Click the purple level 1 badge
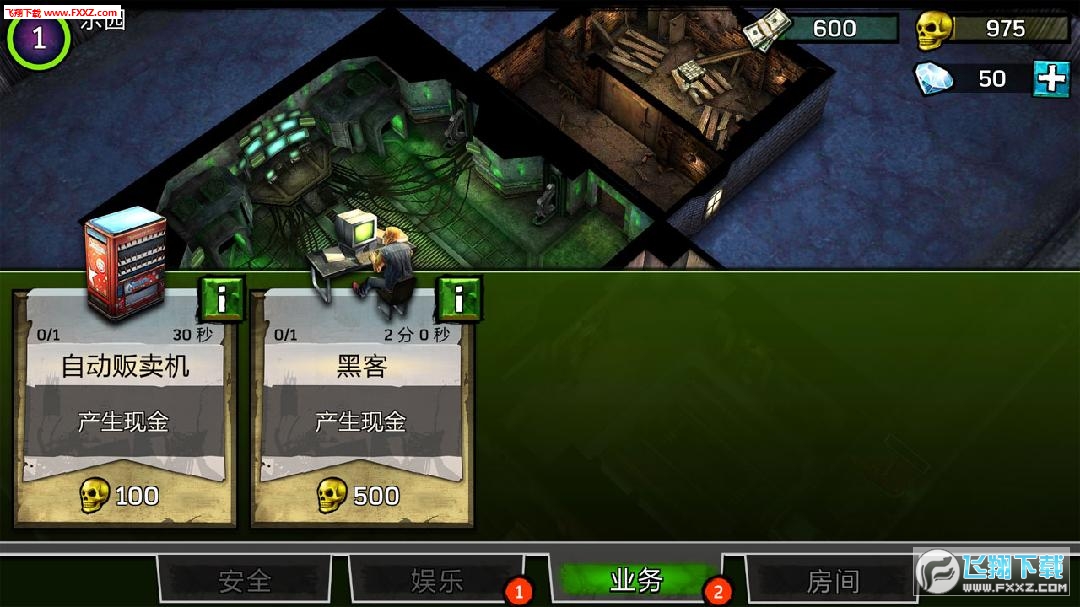Image resolution: width=1080 pixels, height=607 pixels. [38, 37]
